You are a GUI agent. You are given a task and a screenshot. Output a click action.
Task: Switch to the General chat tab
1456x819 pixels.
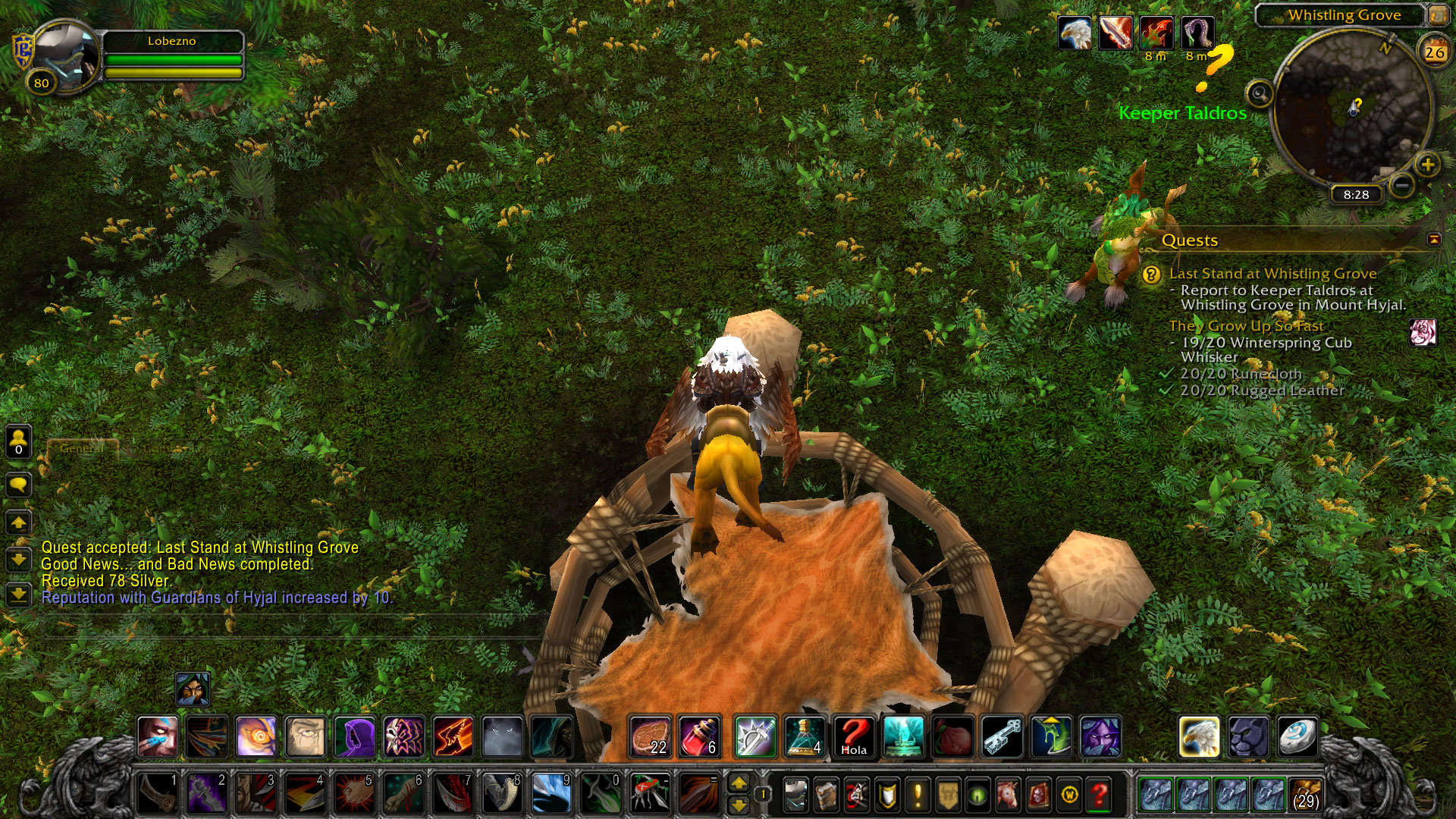82,449
